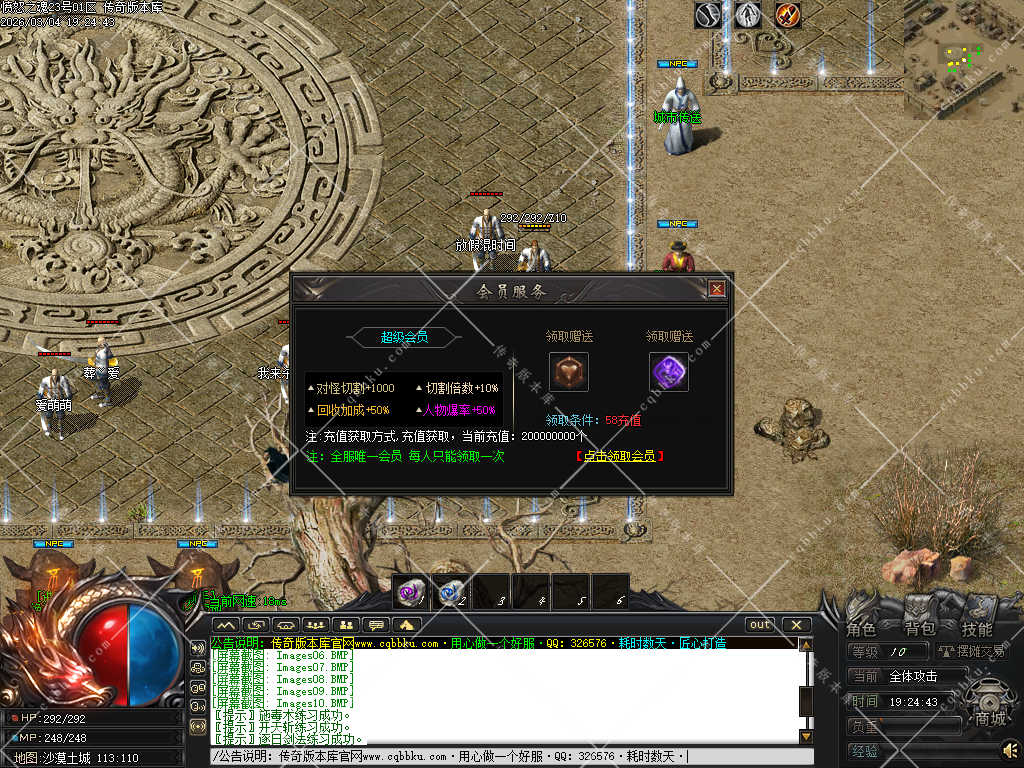1024x768 pixels.
Task: Open the 商城 shop
Action: (x=991, y=718)
